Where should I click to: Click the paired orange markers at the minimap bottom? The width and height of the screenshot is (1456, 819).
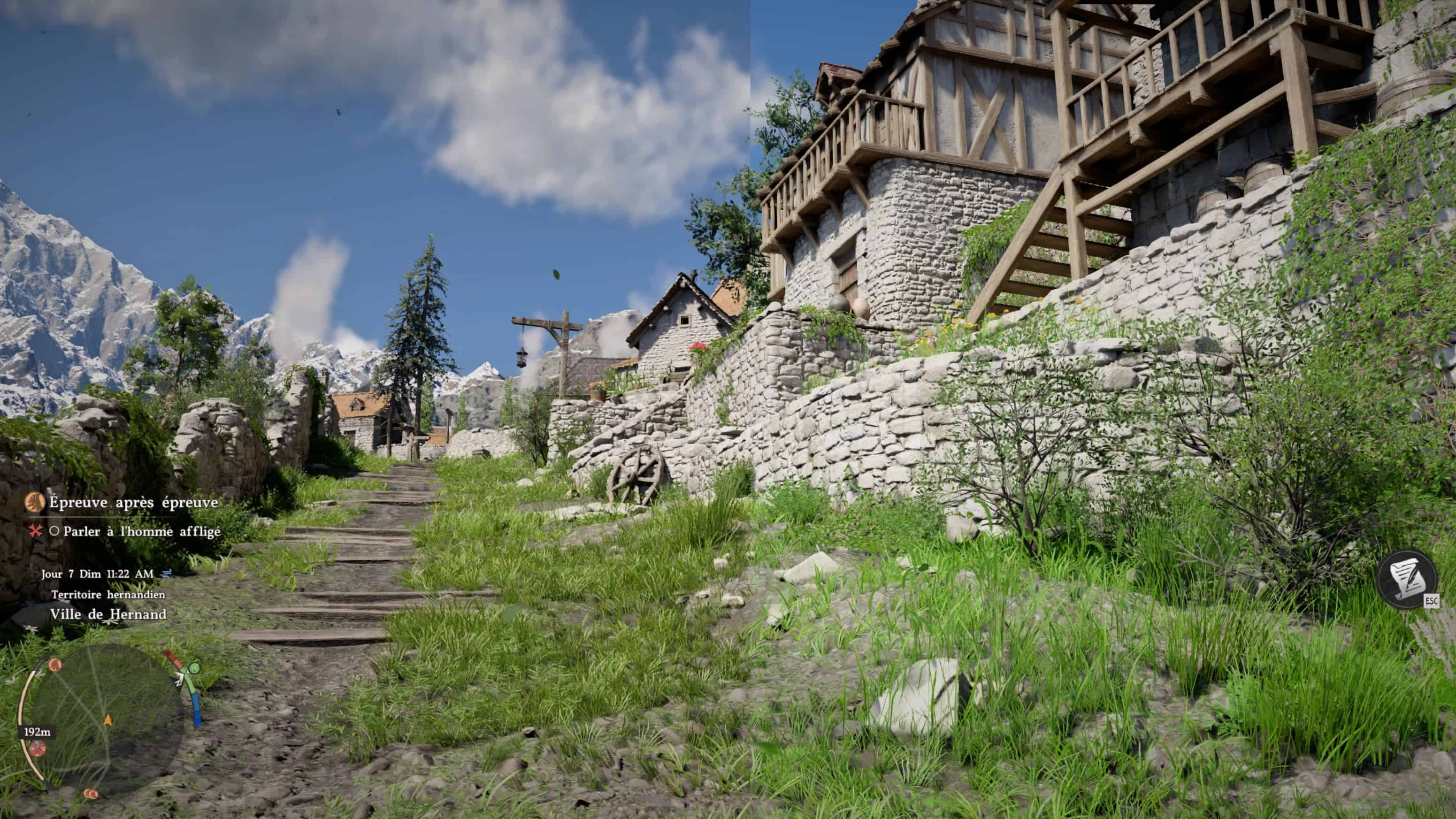pyautogui.click(x=92, y=795)
